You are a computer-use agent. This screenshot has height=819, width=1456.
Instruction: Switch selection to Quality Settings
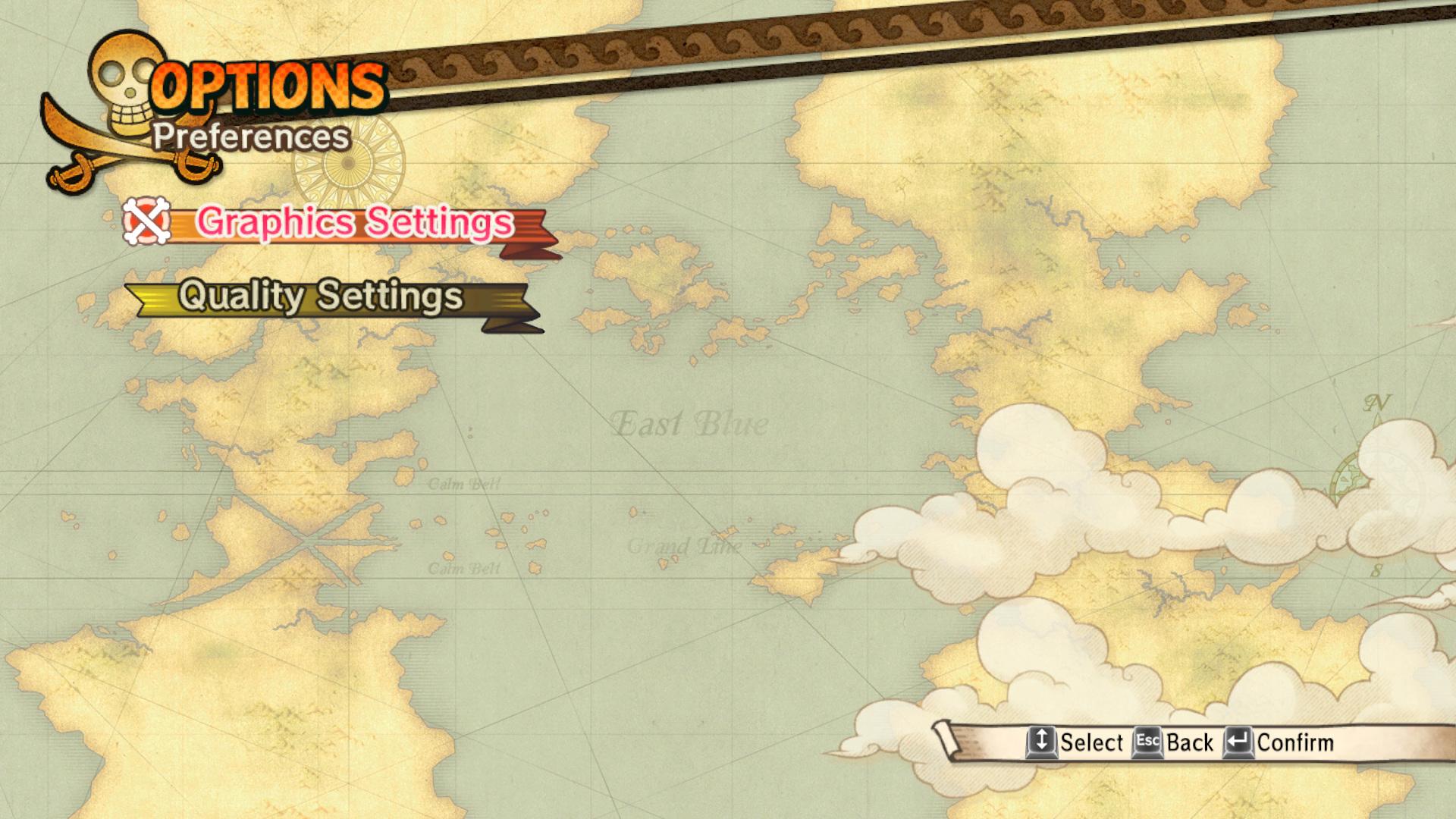tap(320, 297)
